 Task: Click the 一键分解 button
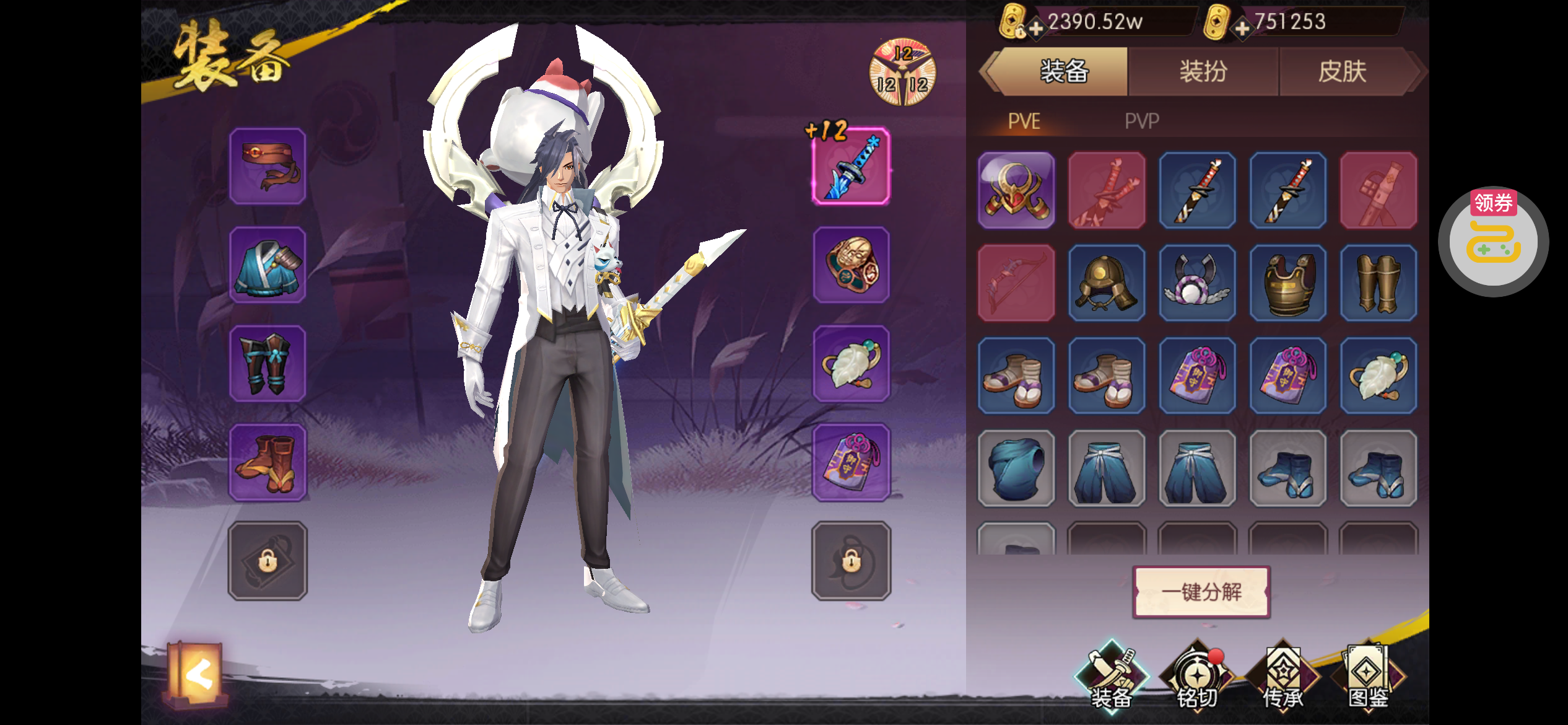(x=1201, y=592)
